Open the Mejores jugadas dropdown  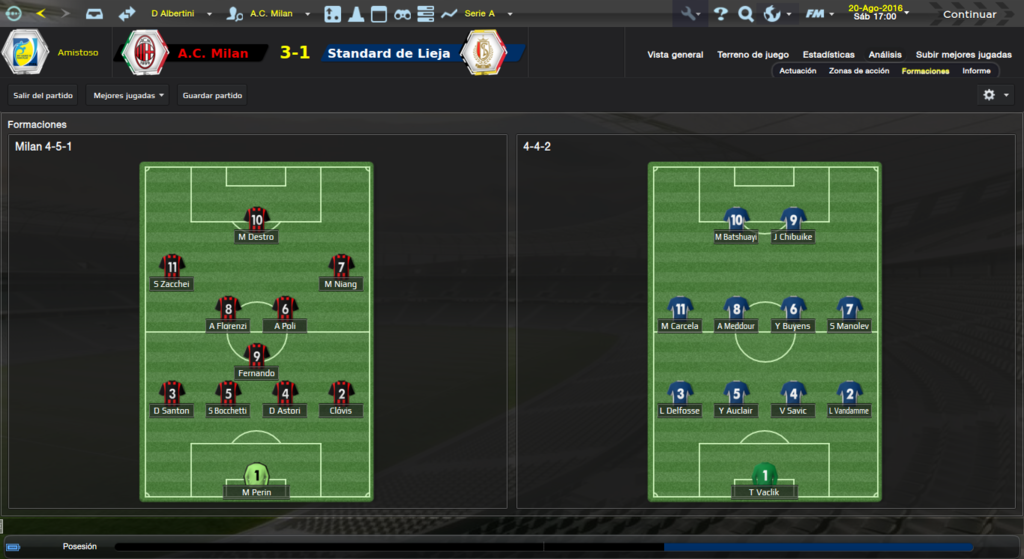(129, 96)
